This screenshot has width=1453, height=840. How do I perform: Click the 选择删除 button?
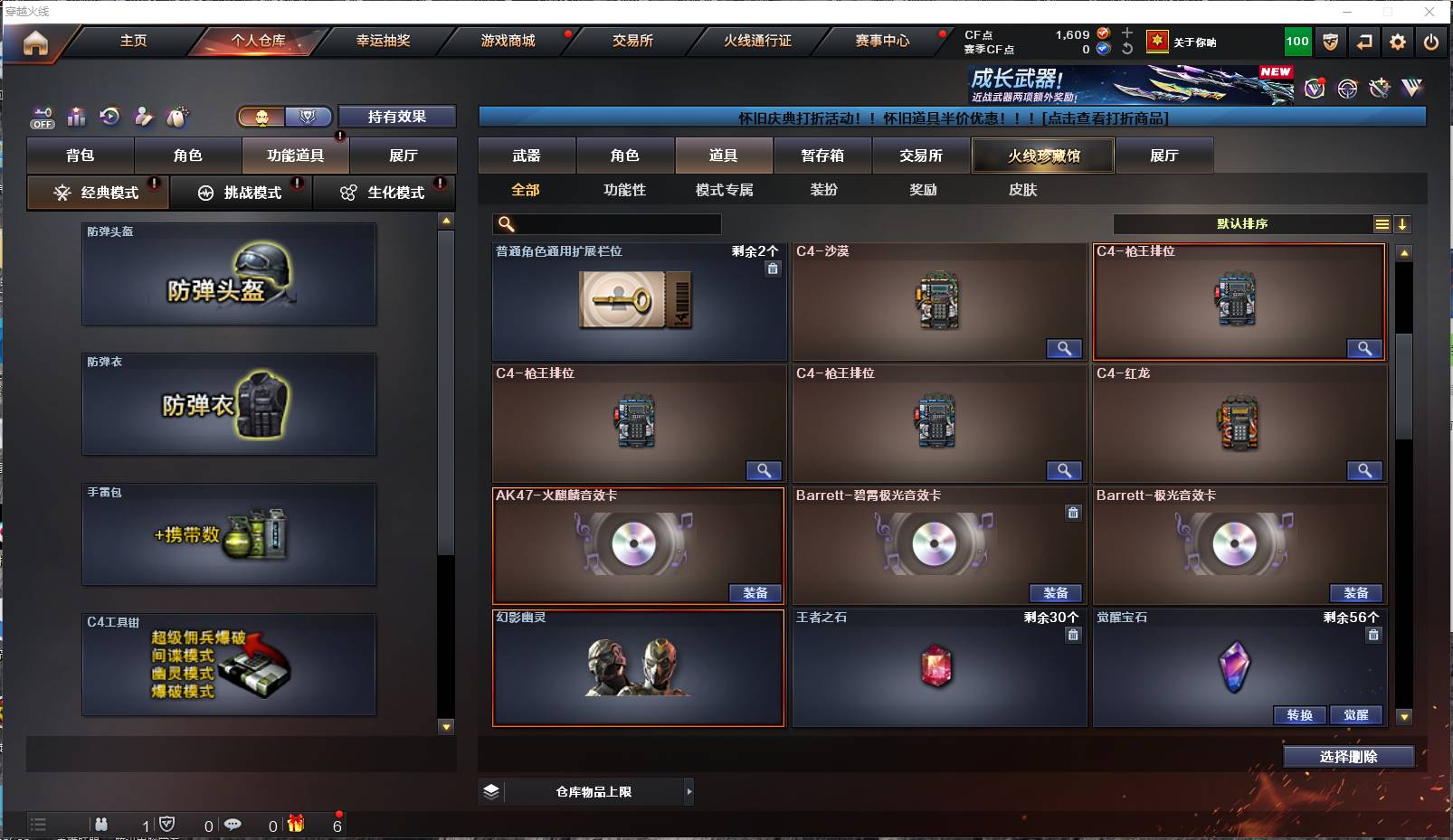[x=1351, y=756]
